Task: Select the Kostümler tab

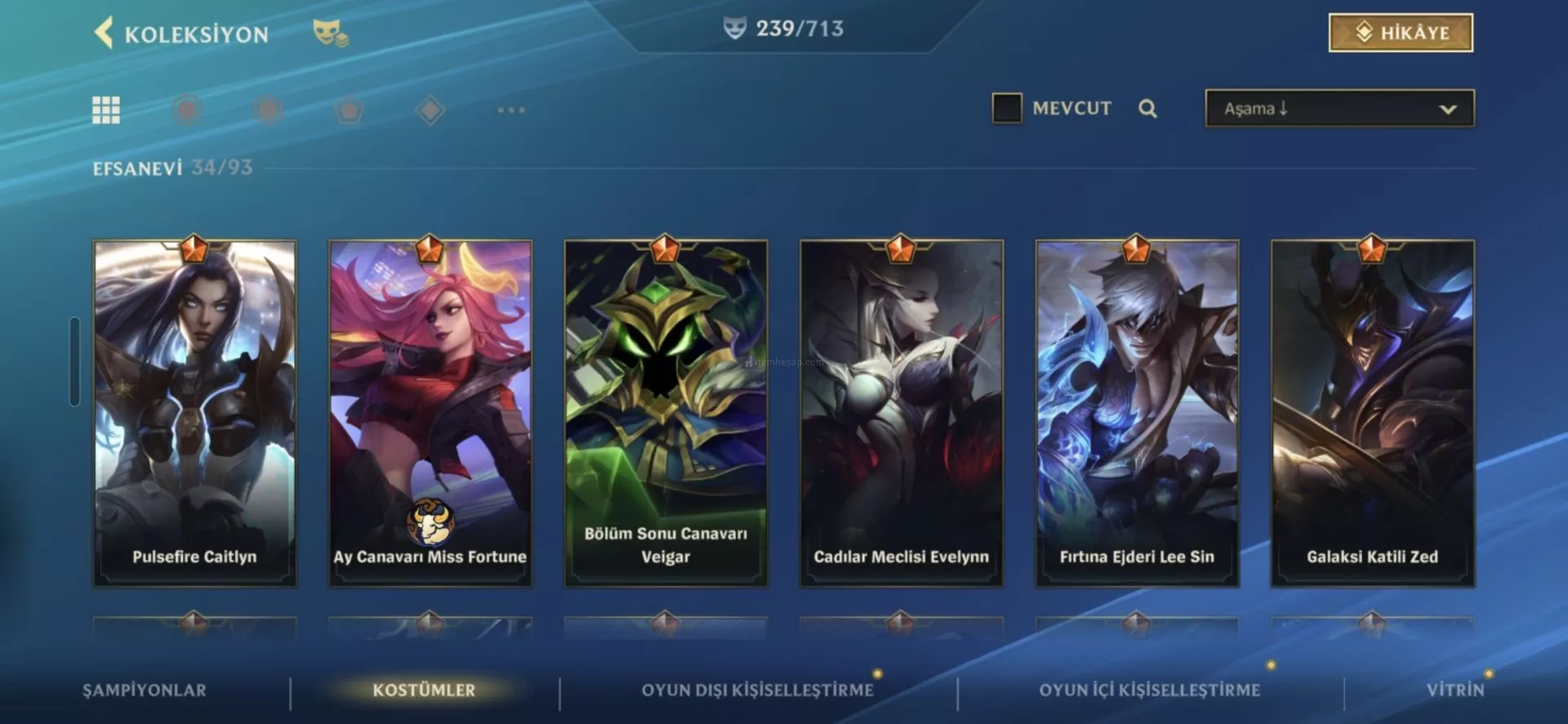Action: tap(424, 690)
